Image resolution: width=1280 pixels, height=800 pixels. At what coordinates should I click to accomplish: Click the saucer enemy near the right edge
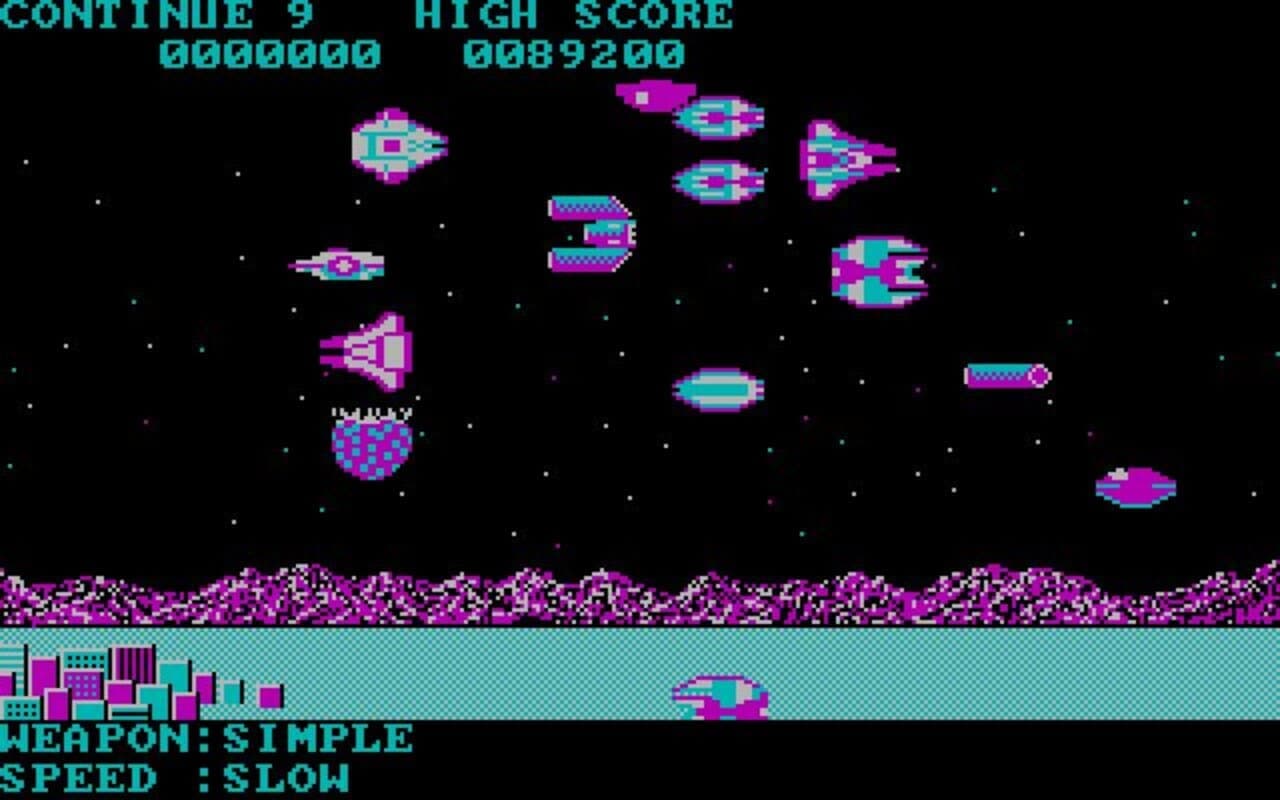[x=1135, y=482]
